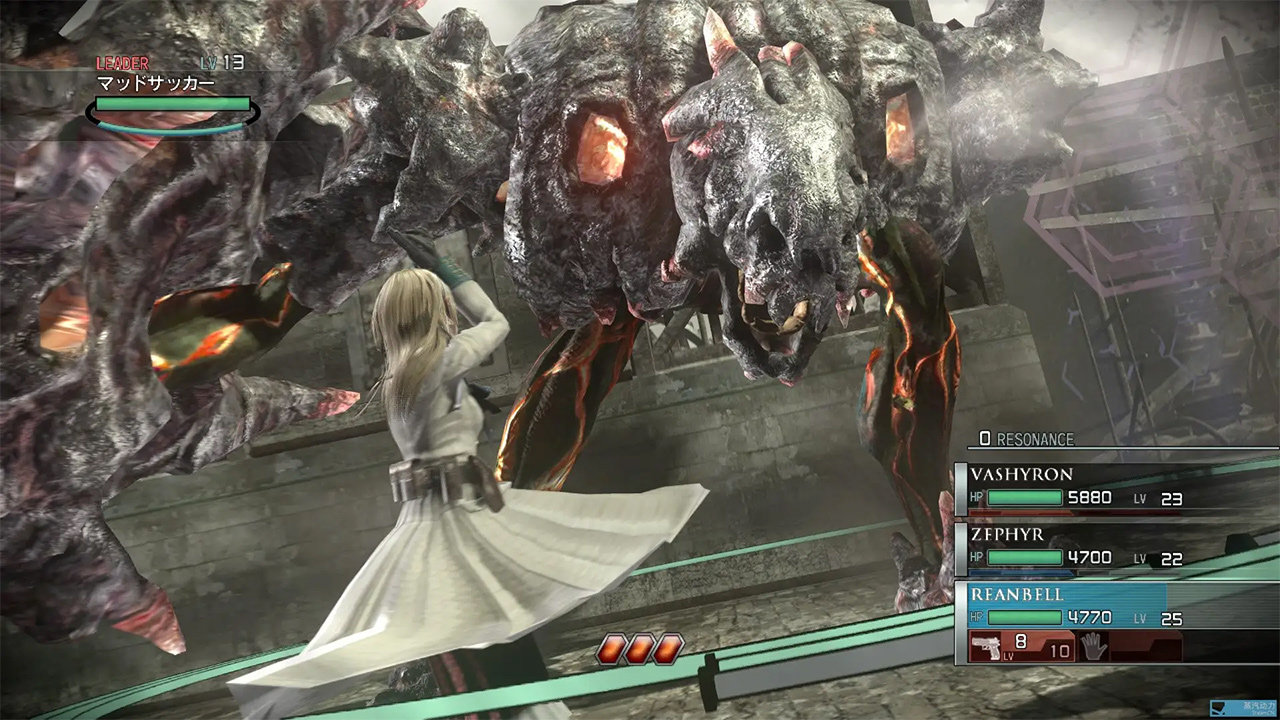Choose Reanbell's handgun weapon slot
This screenshot has width=1280, height=720.
1021,646
